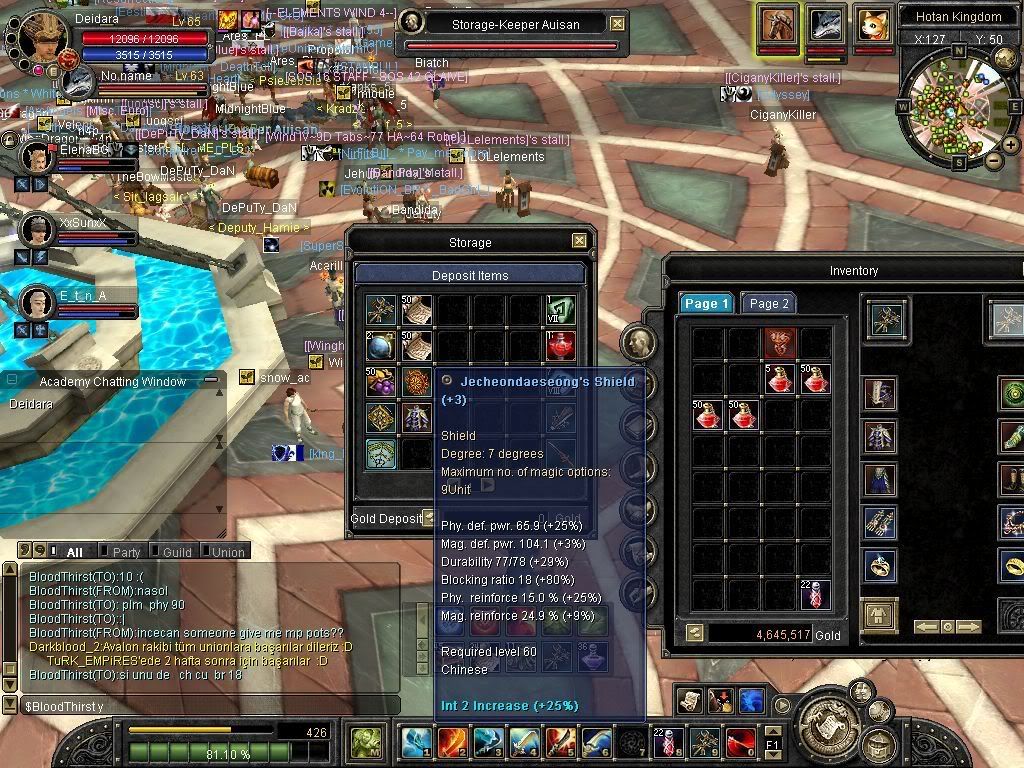Switch chat to the Guild tab
Image resolution: width=1024 pixels, height=768 pixels.
tap(177, 552)
